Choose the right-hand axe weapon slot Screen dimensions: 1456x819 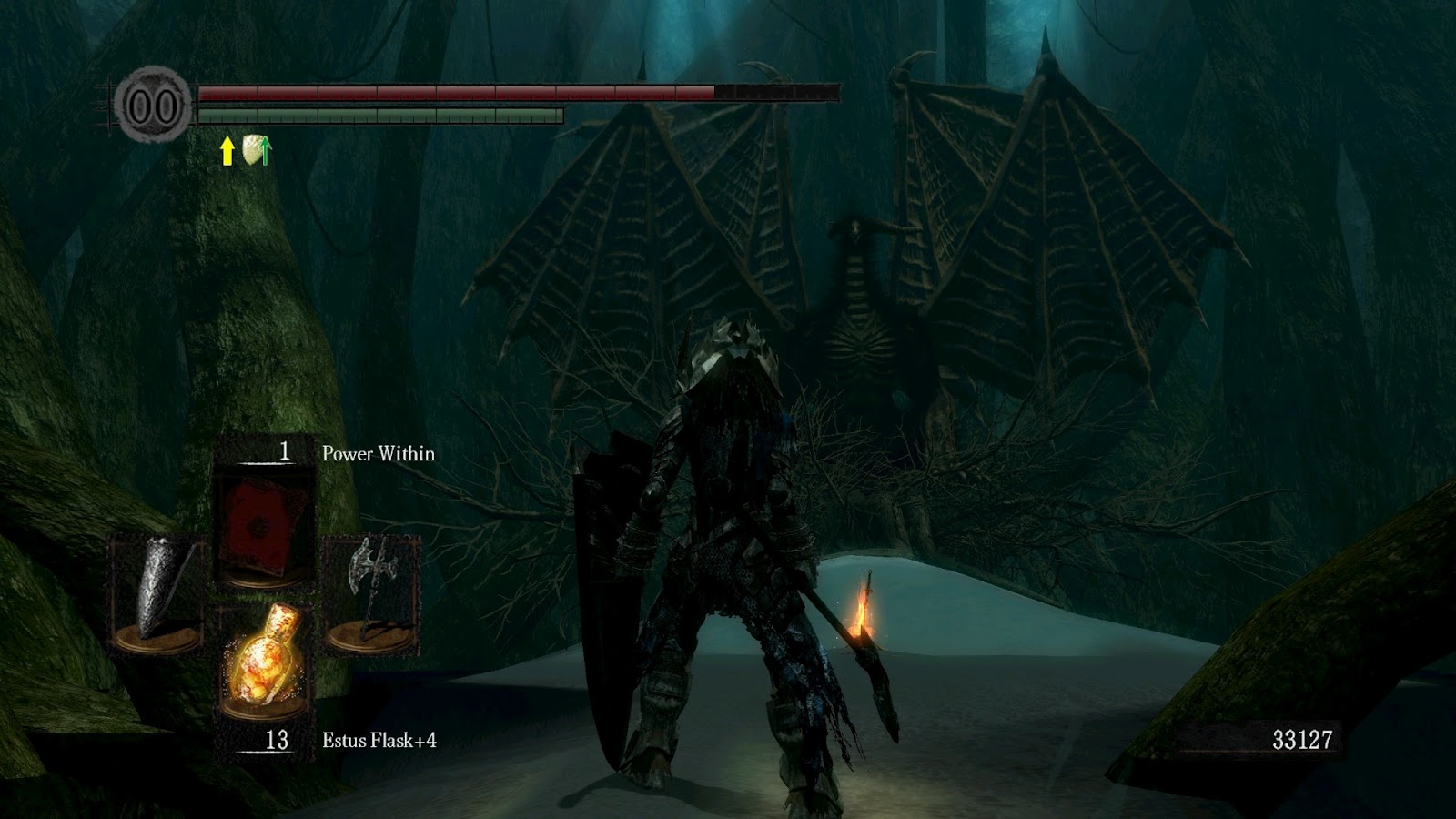(x=371, y=591)
